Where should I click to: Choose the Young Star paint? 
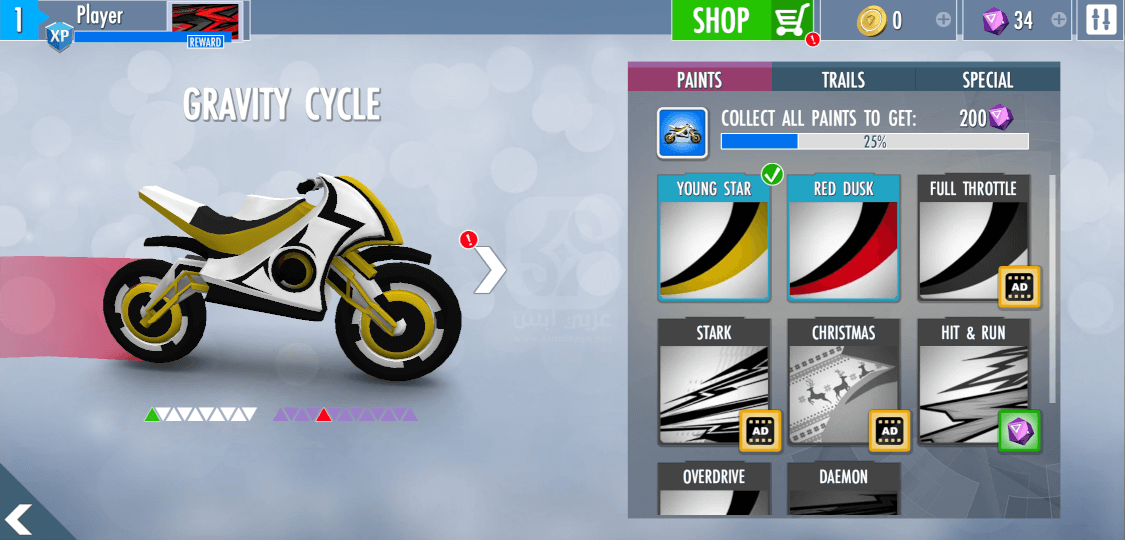(x=714, y=239)
